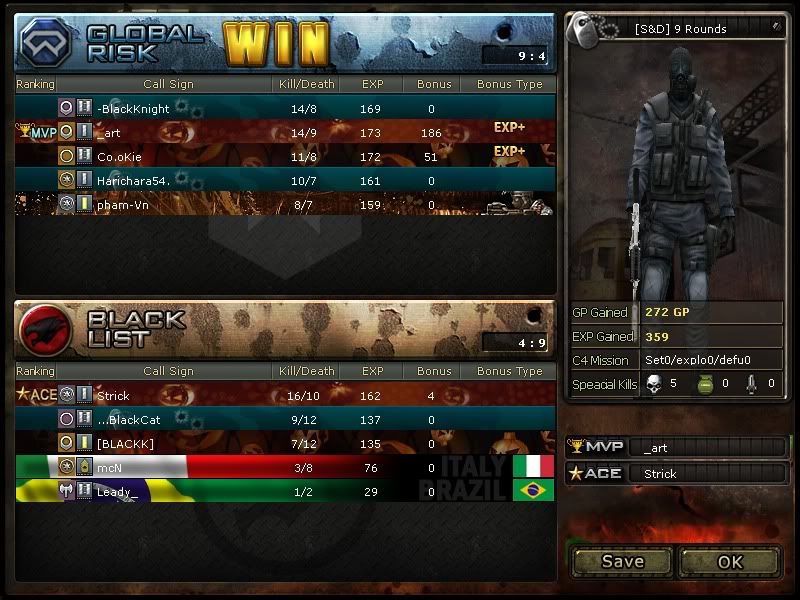Click mcN's row with Italy flag
This screenshot has width=800, height=600.
click(x=285, y=467)
